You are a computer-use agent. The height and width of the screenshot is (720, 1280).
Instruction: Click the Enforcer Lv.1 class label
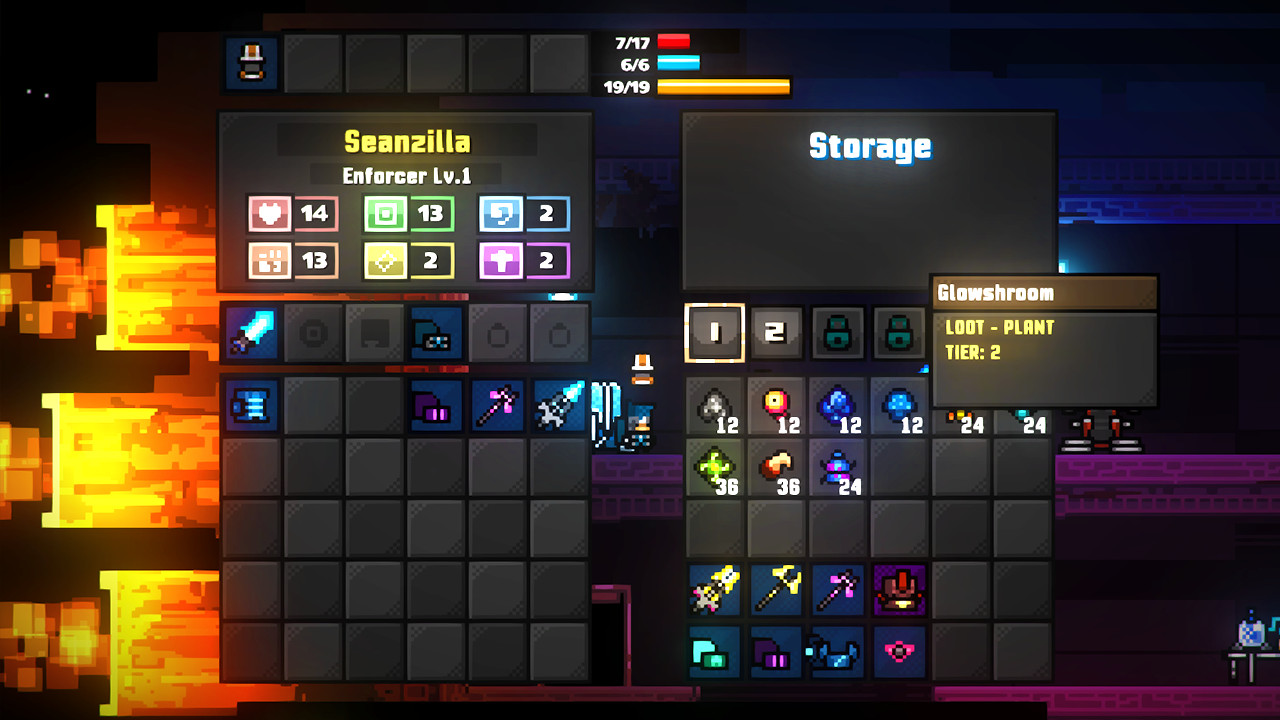[408, 175]
